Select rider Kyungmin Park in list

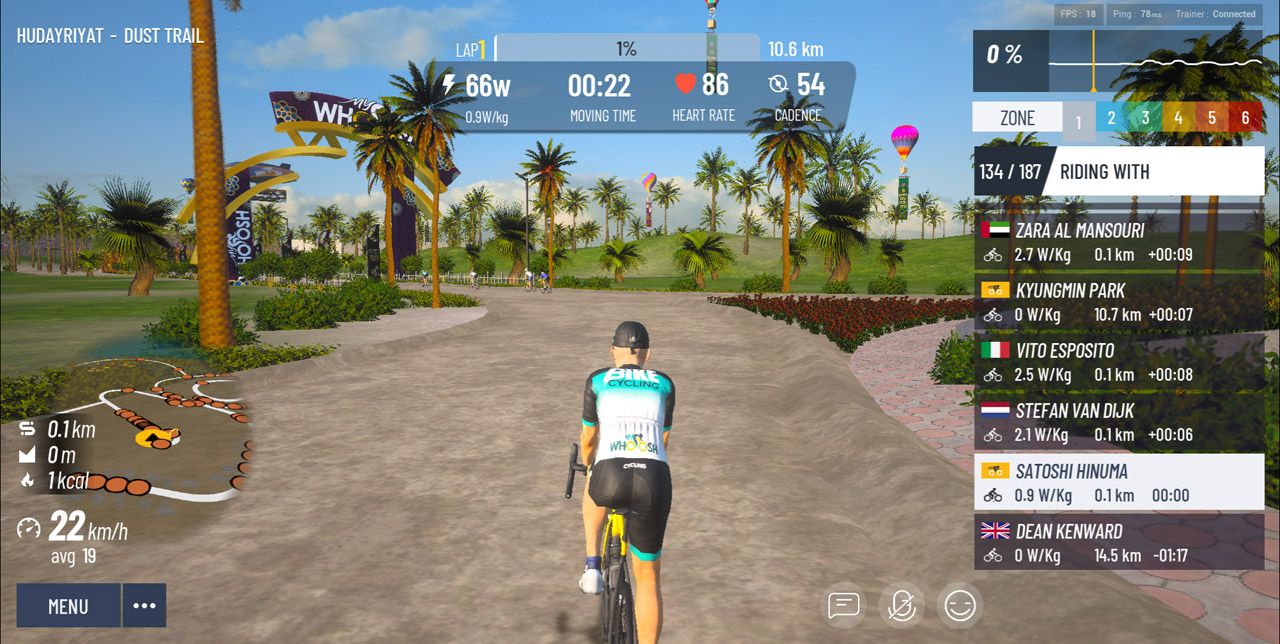coord(1119,302)
